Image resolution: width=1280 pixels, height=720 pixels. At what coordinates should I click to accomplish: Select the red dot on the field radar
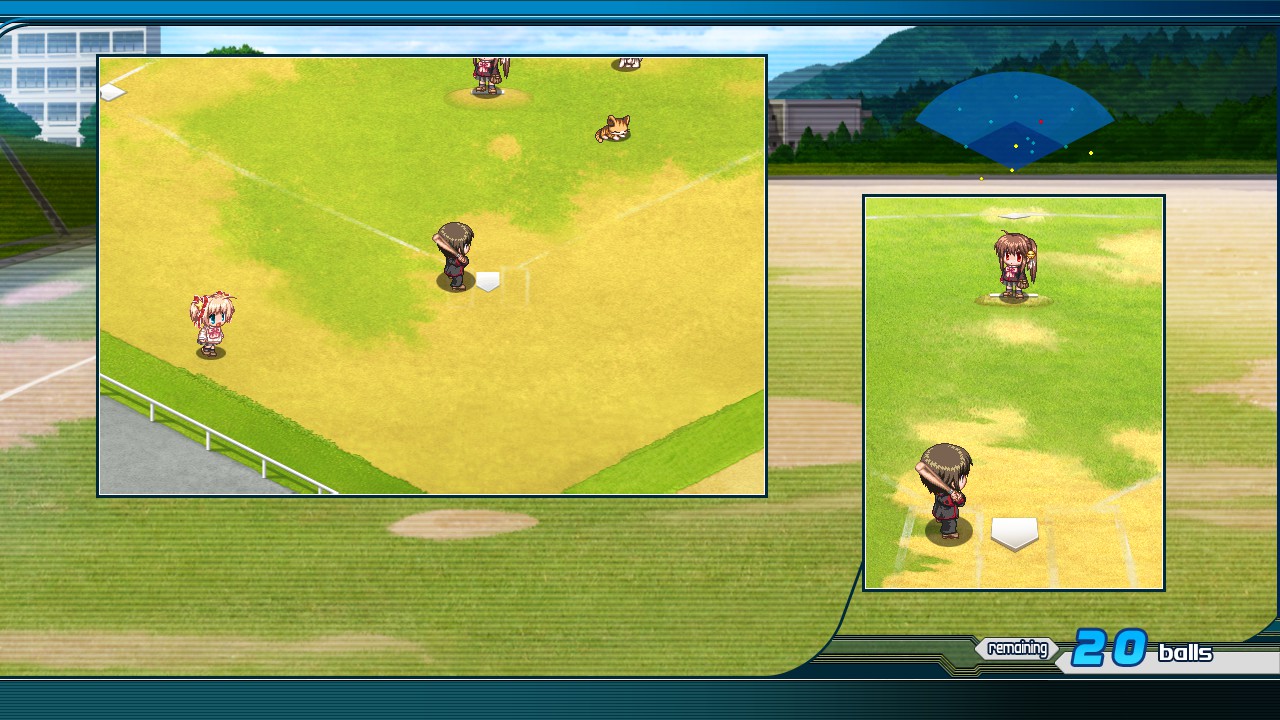click(x=1041, y=122)
